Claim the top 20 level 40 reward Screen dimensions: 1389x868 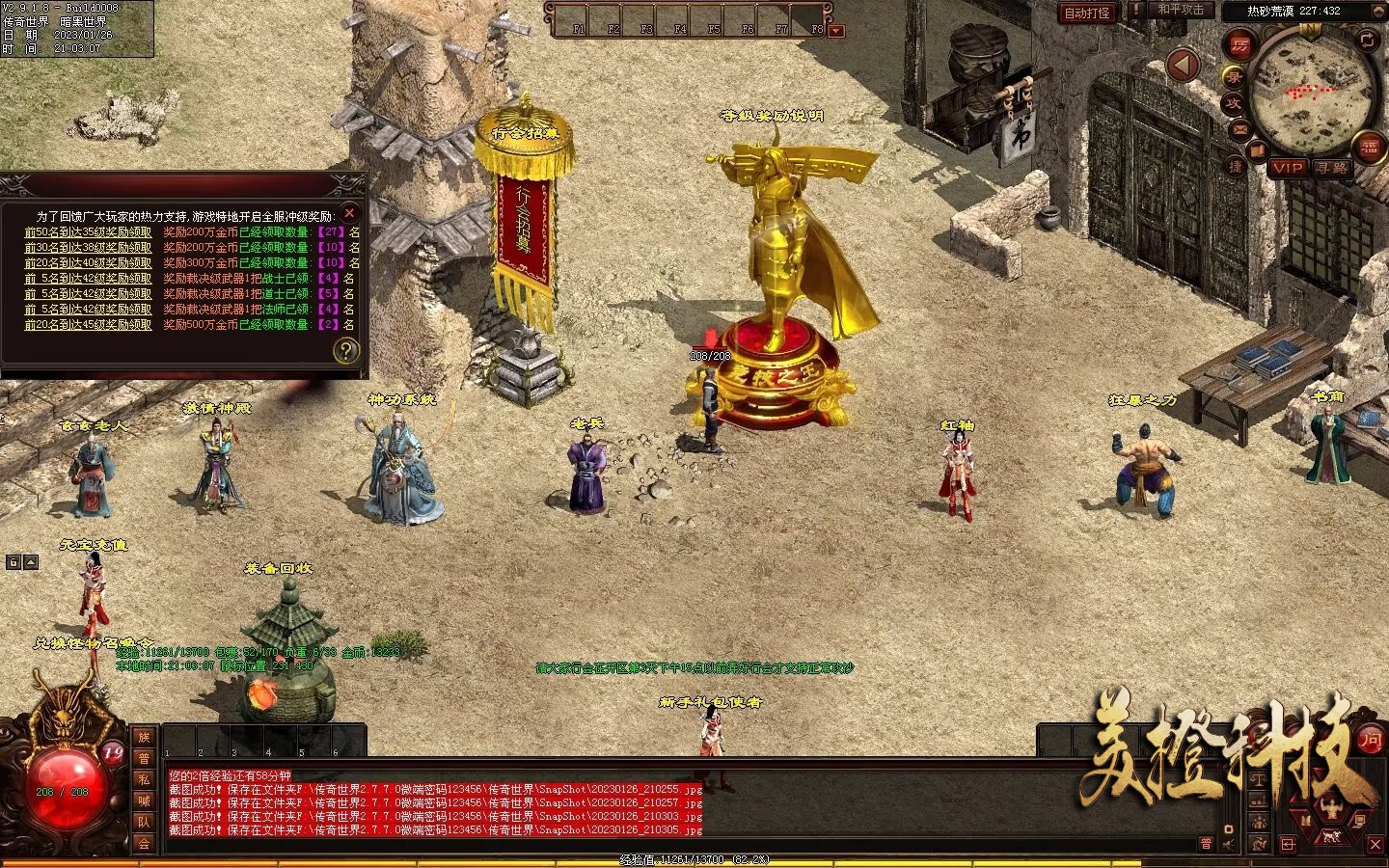coord(88,263)
